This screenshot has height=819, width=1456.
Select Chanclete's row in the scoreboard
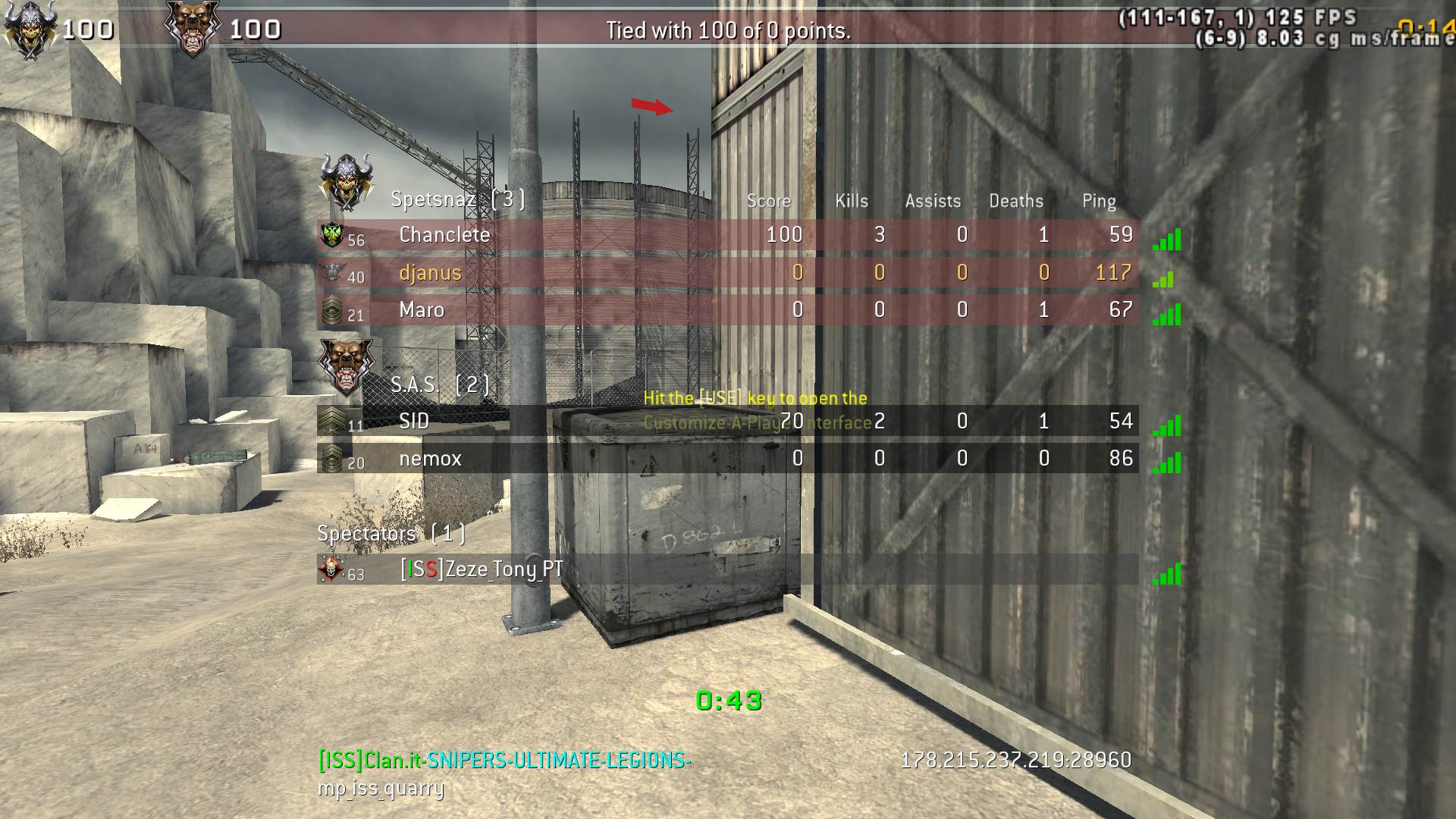tap(444, 235)
